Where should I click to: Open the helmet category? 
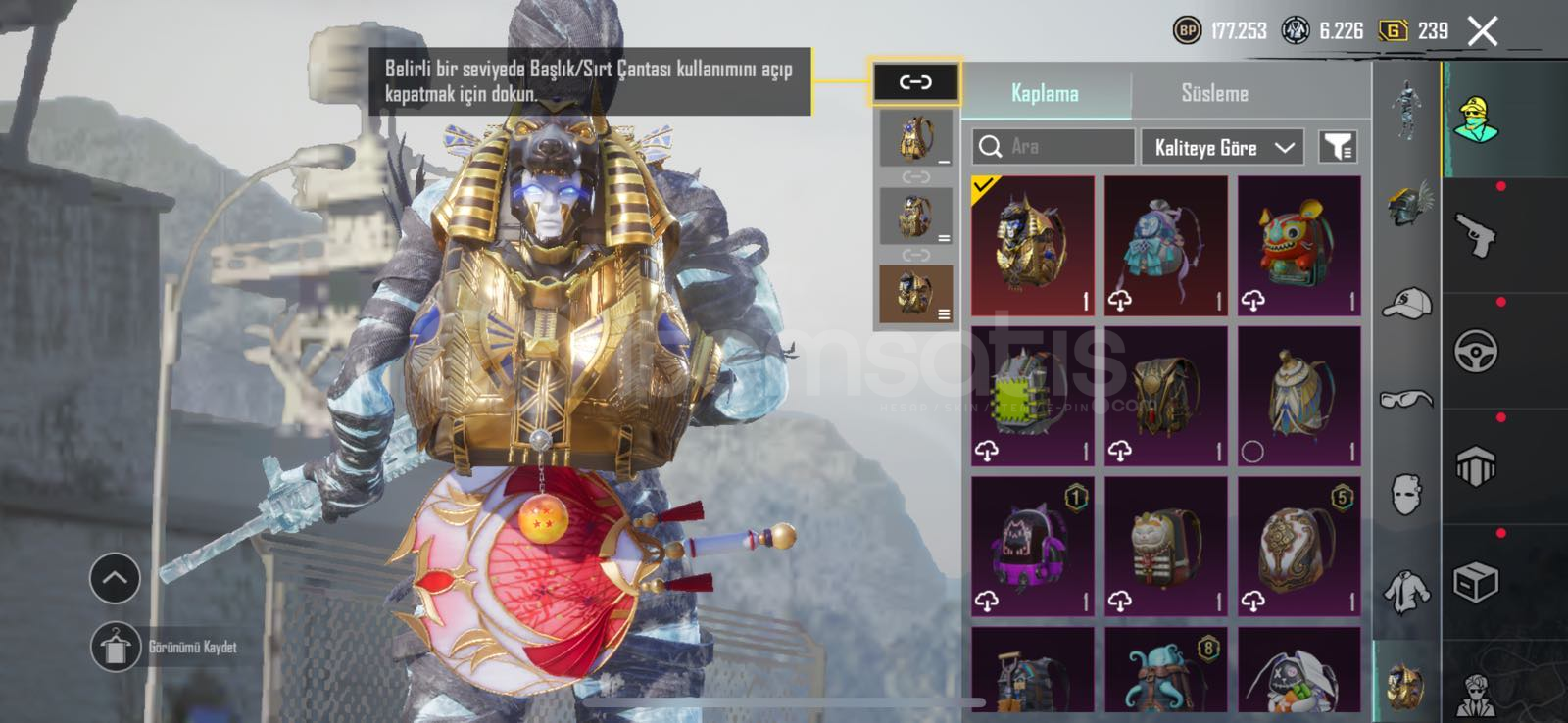pos(1406,206)
